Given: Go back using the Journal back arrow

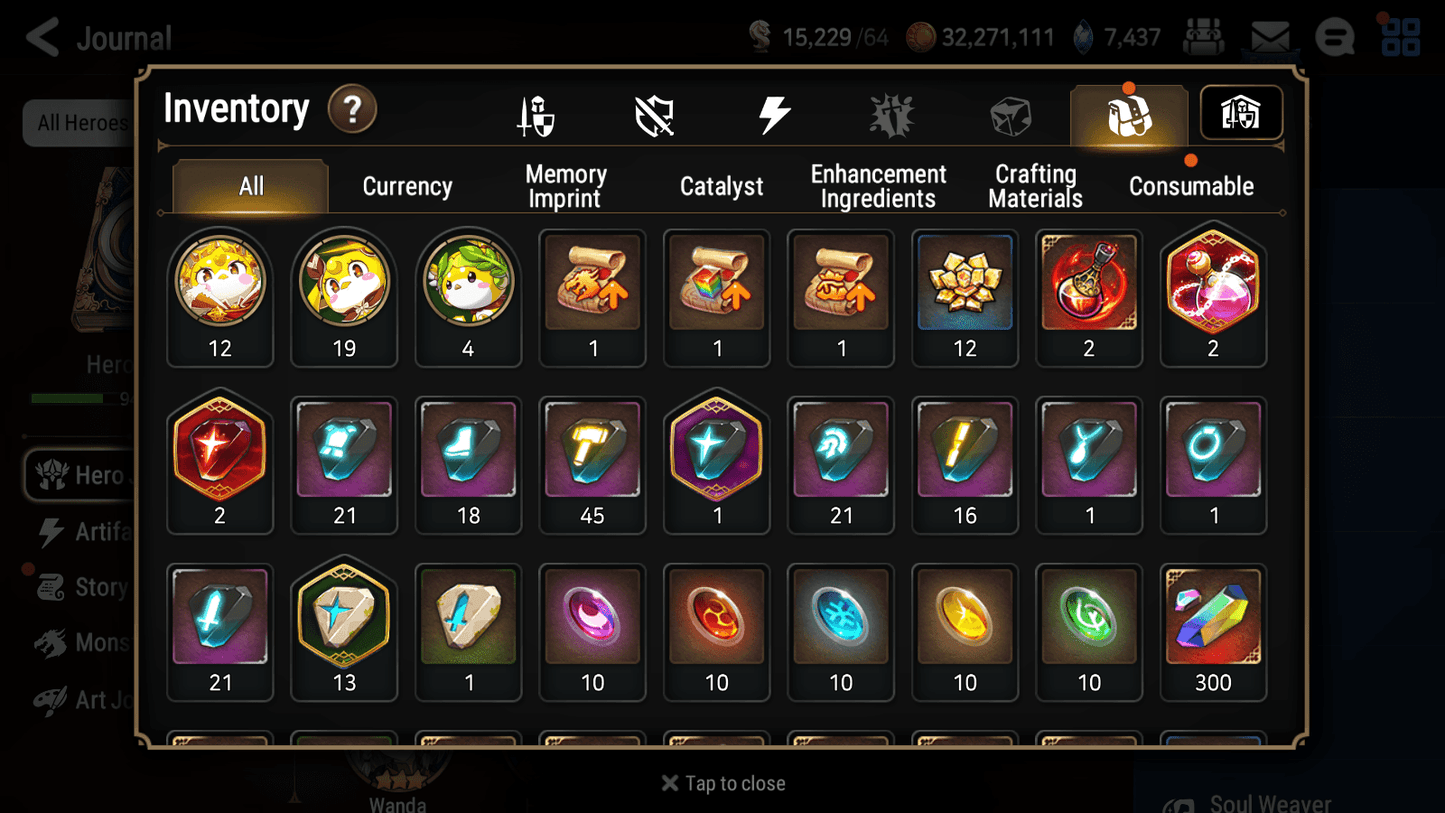Looking at the screenshot, I should click(x=40, y=37).
